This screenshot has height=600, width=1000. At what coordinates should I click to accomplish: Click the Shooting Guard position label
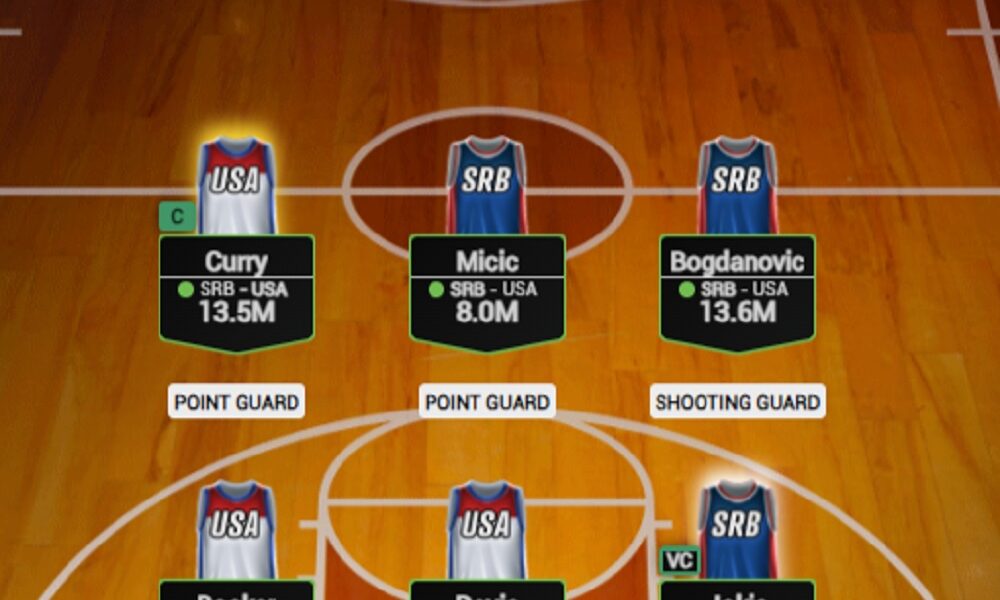point(737,402)
